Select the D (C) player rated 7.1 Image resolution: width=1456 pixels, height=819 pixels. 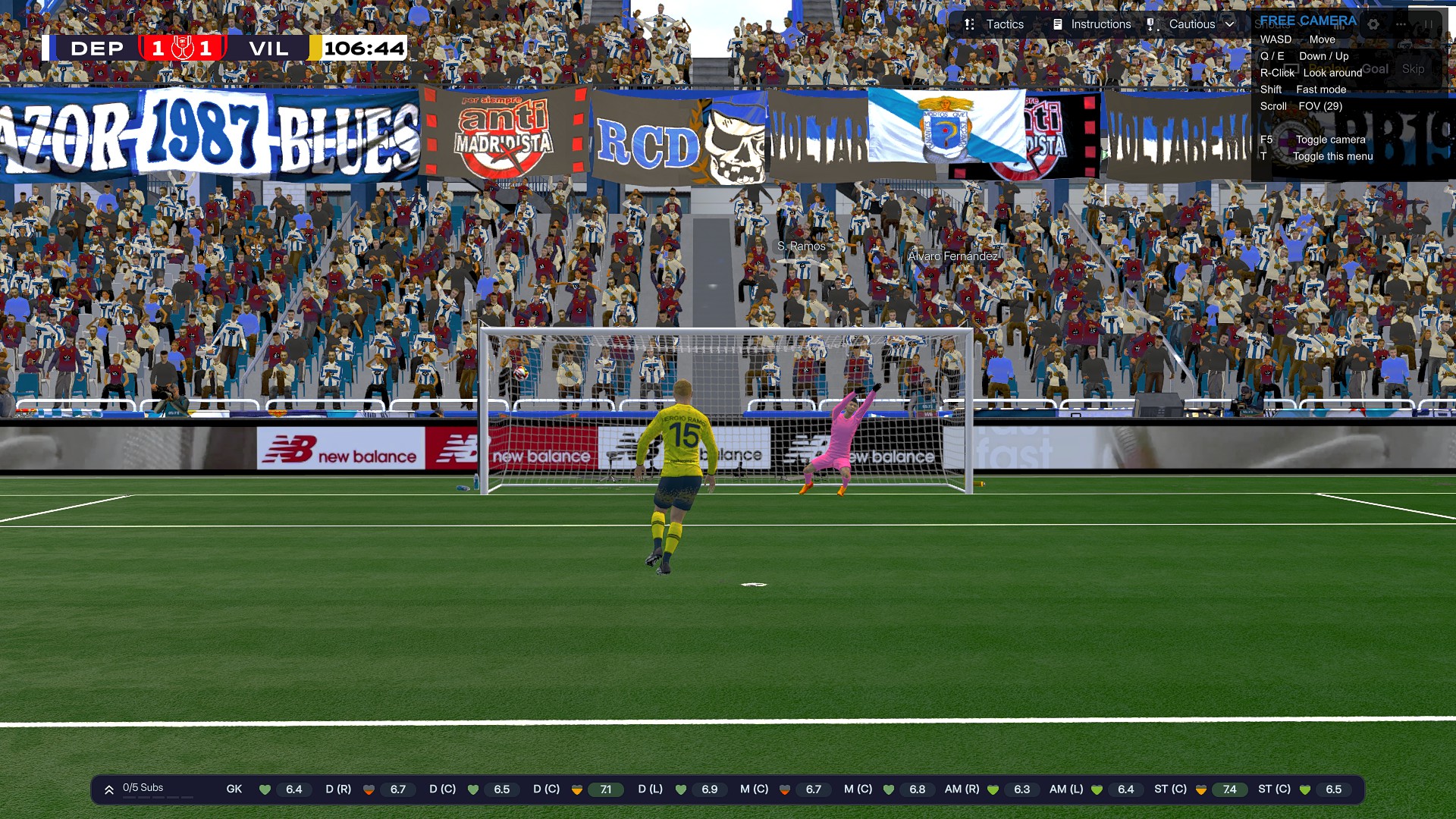point(577,789)
